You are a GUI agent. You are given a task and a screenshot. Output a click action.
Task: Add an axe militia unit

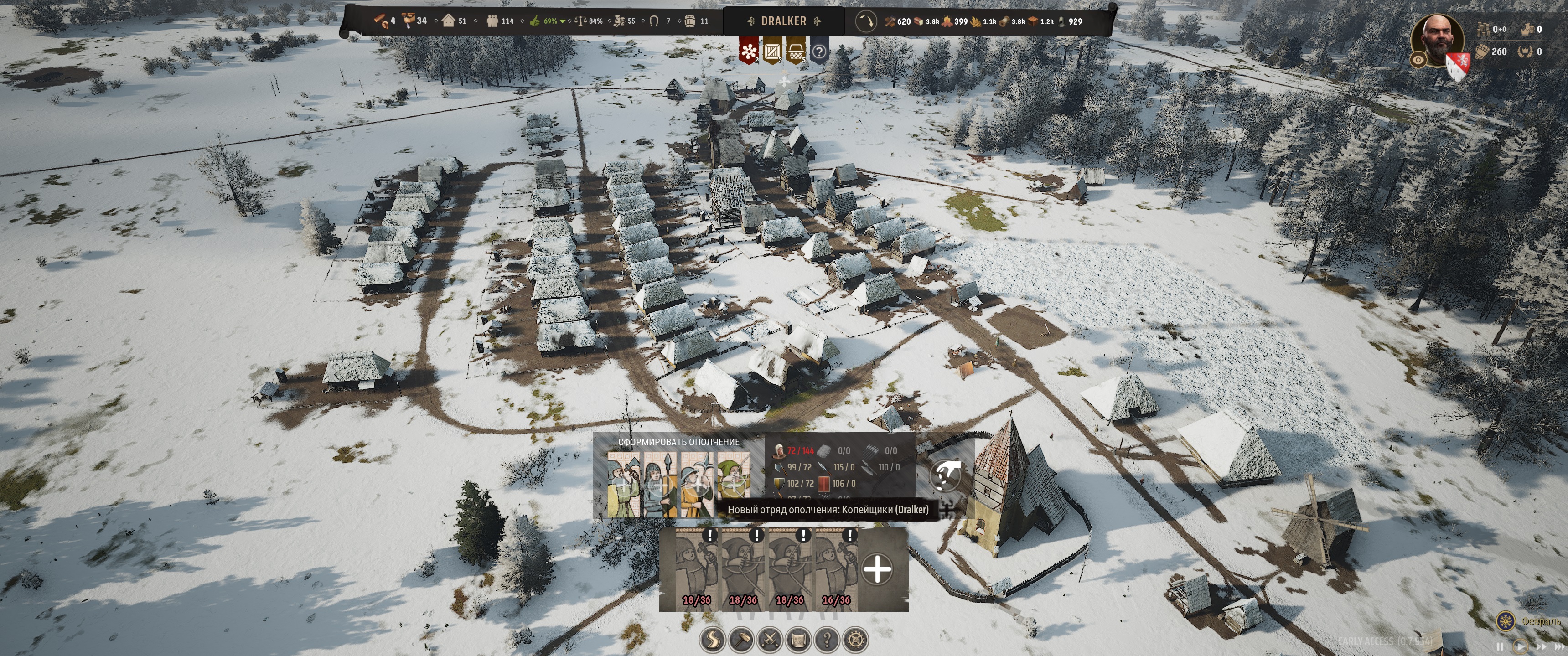click(623, 486)
